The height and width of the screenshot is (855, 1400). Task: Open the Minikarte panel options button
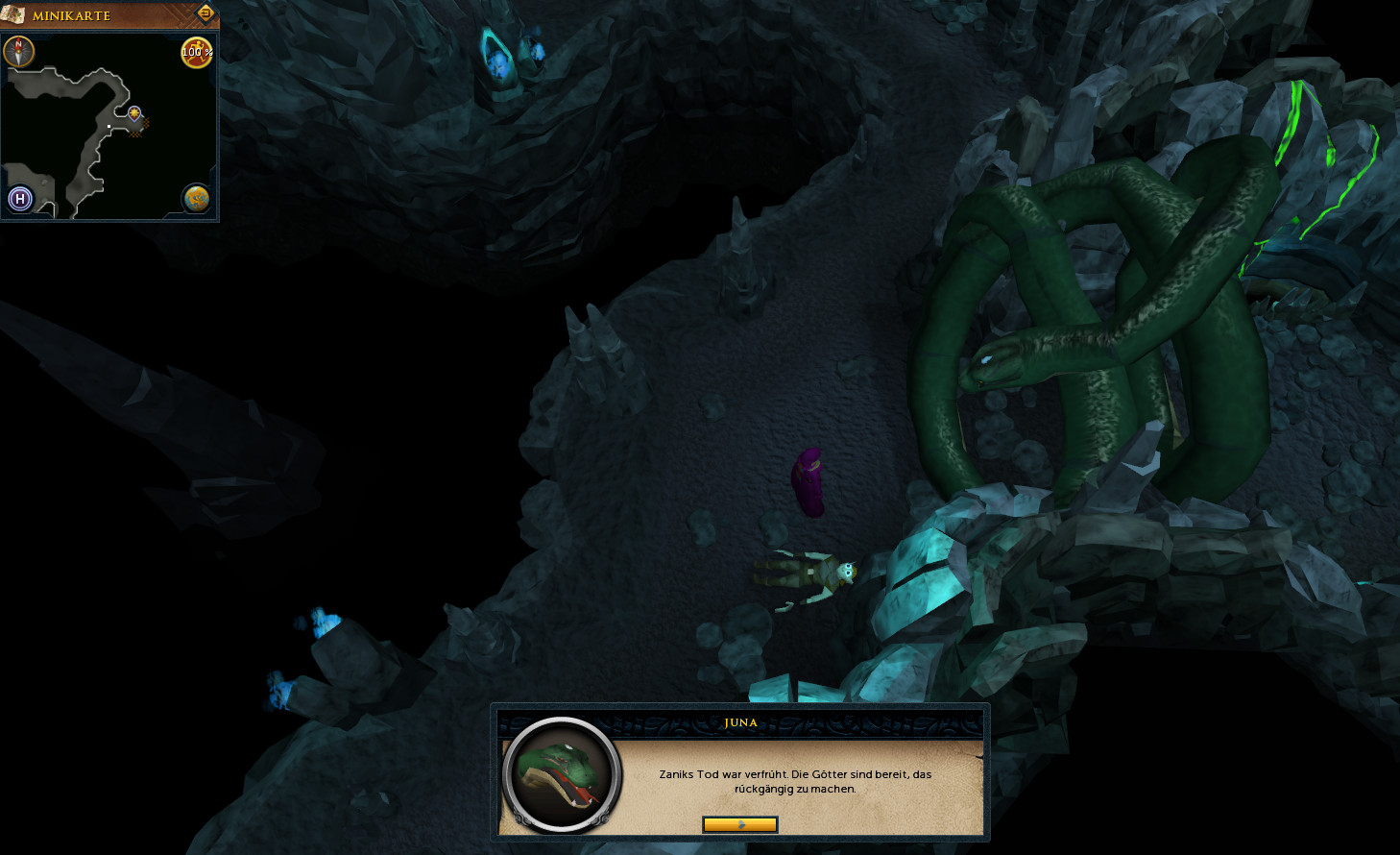pyautogui.click(x=205, y=13)
